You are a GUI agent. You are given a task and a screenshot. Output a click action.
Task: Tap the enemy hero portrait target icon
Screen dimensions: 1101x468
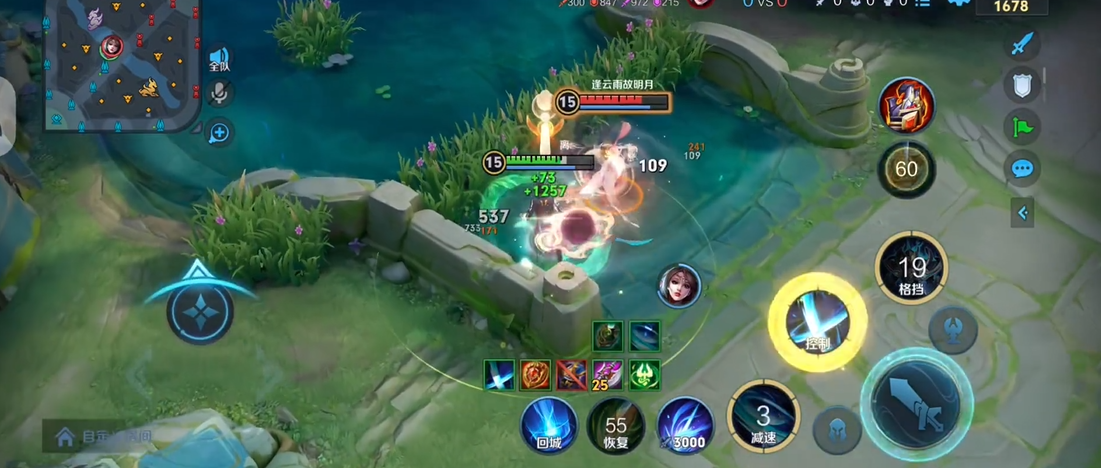coord(680,287)
